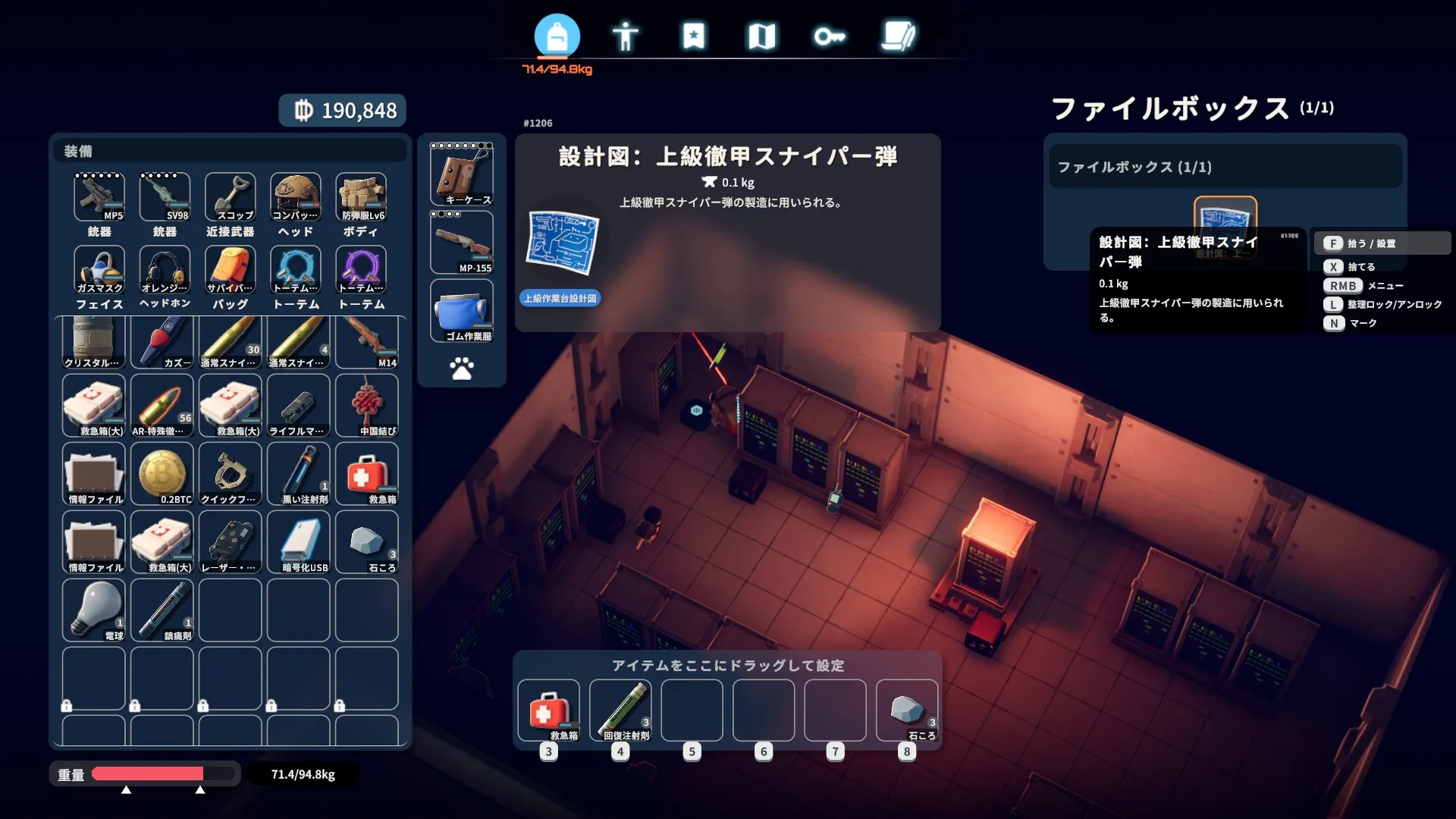Choose the gas mask face slot
The width and height of the screenshot is (1456, 819).
click(99, 270)
